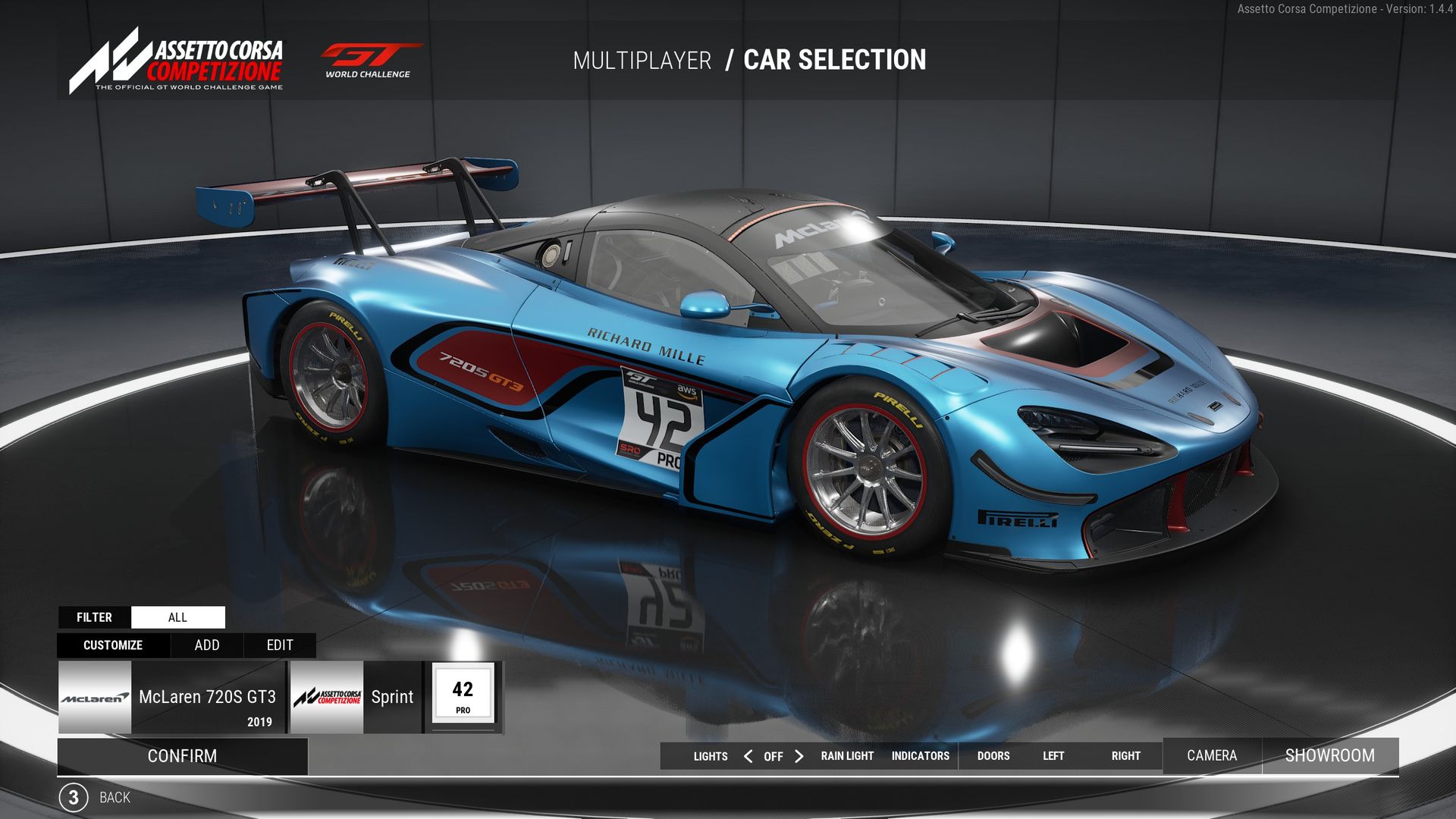1456x819 pixels.
Task: Select the McLaren 720S GT3 car tile
Action: click(x=172, y=697)
